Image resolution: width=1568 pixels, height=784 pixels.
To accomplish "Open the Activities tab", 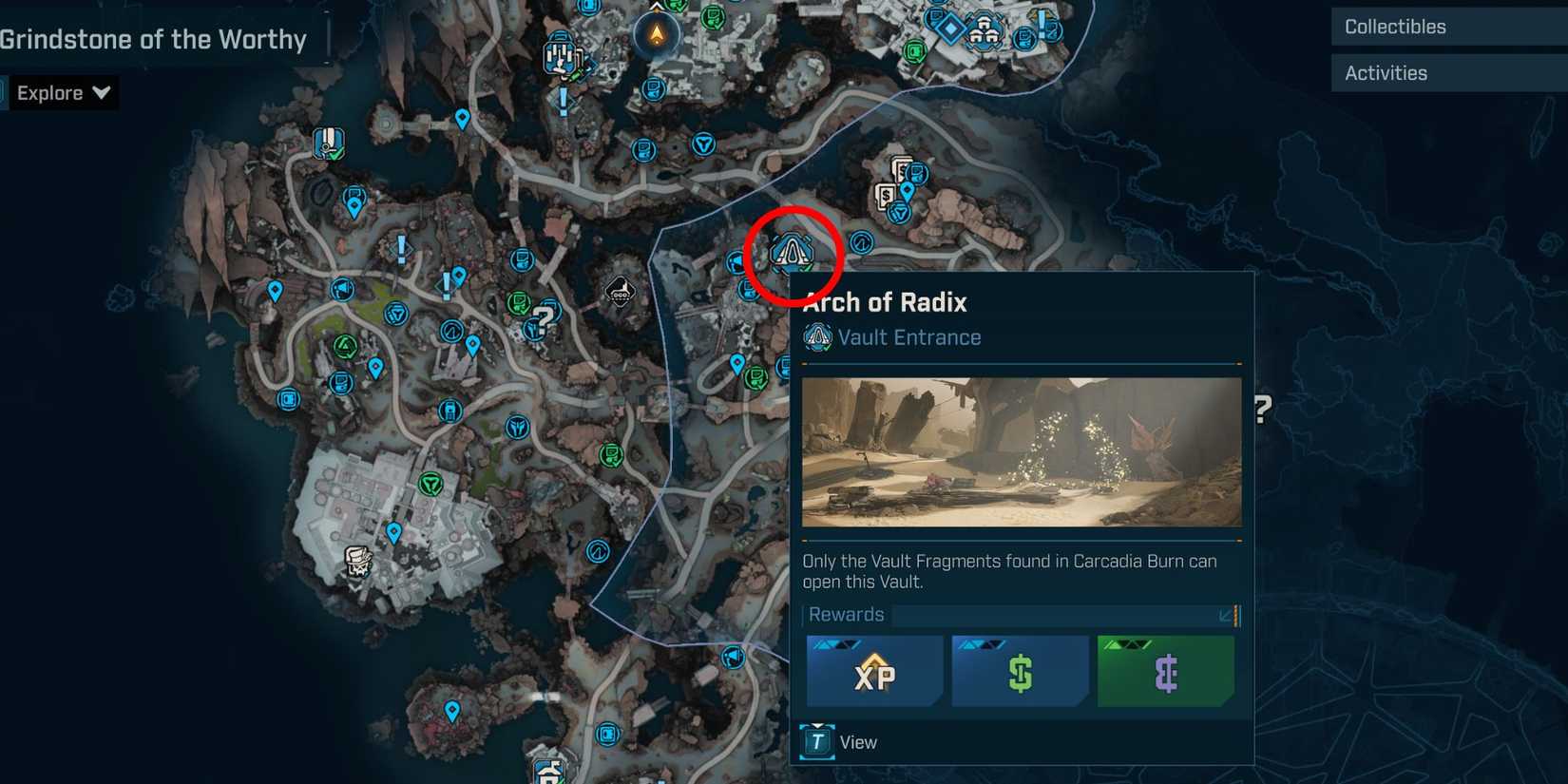I will point(1385,72).
